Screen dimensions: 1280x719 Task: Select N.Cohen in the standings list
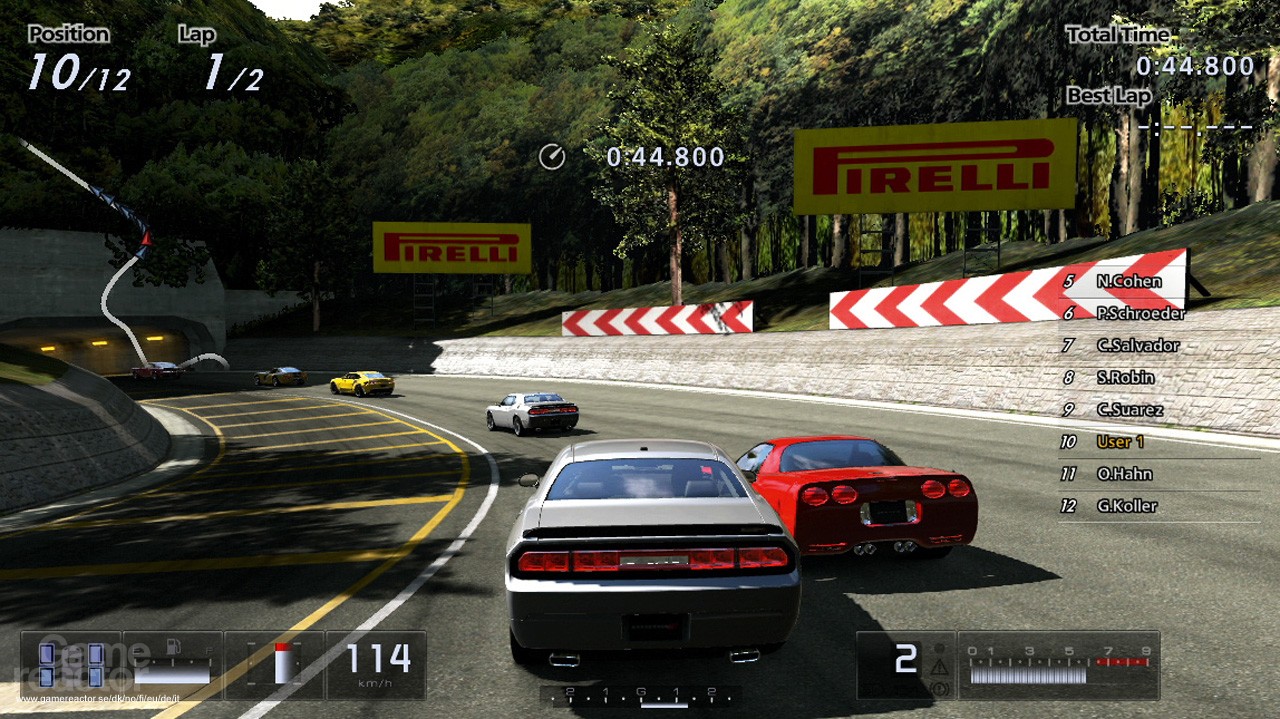(x=1128, y=281)
